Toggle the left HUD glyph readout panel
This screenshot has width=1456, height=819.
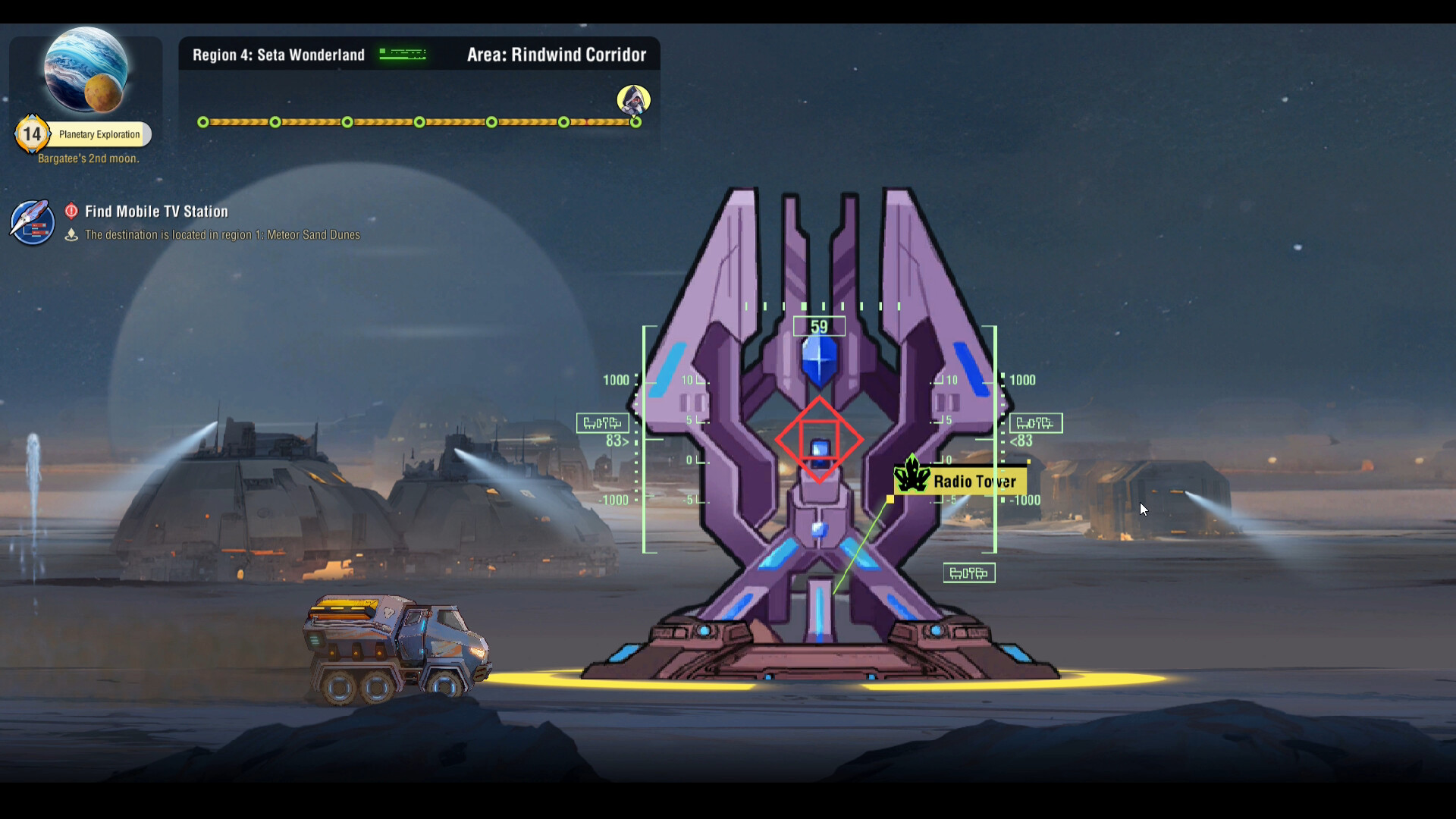(603, 422)
